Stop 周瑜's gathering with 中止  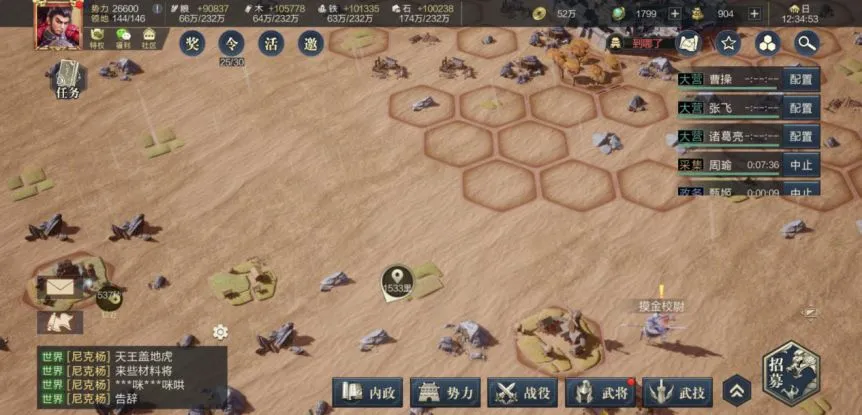click(800, 165)
